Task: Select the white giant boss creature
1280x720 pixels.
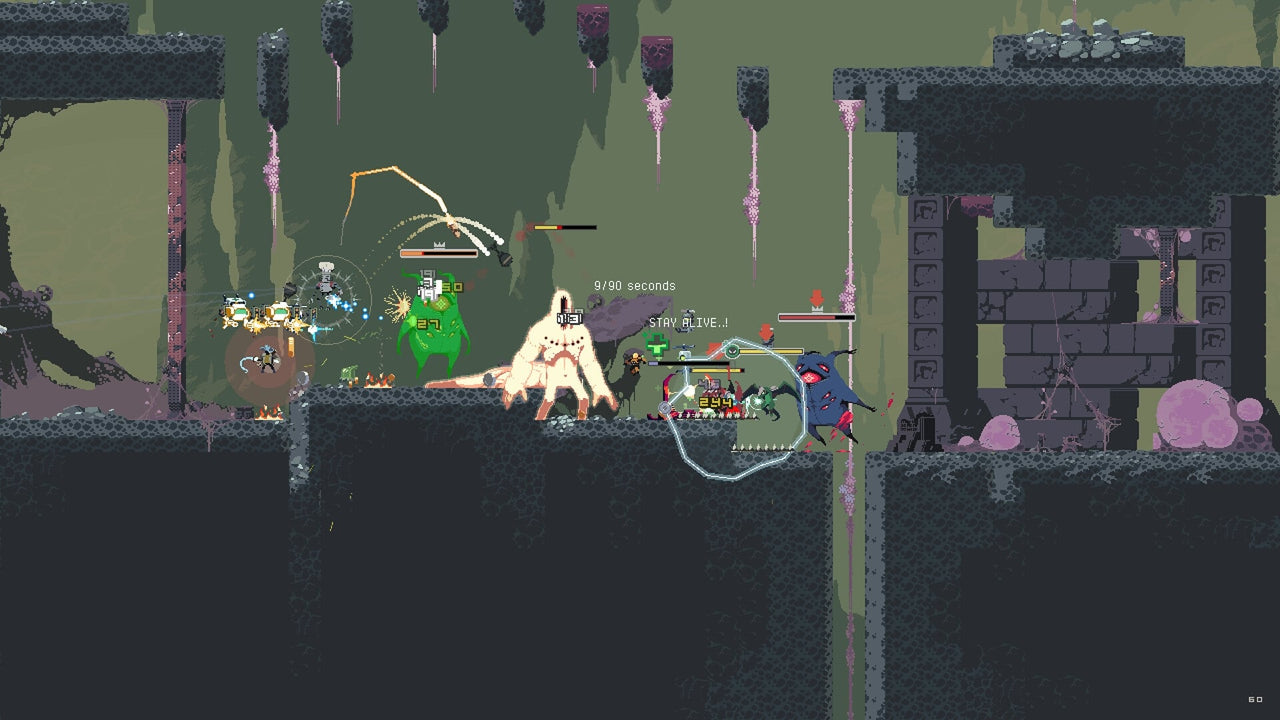Action: click(x=565, y=360)
